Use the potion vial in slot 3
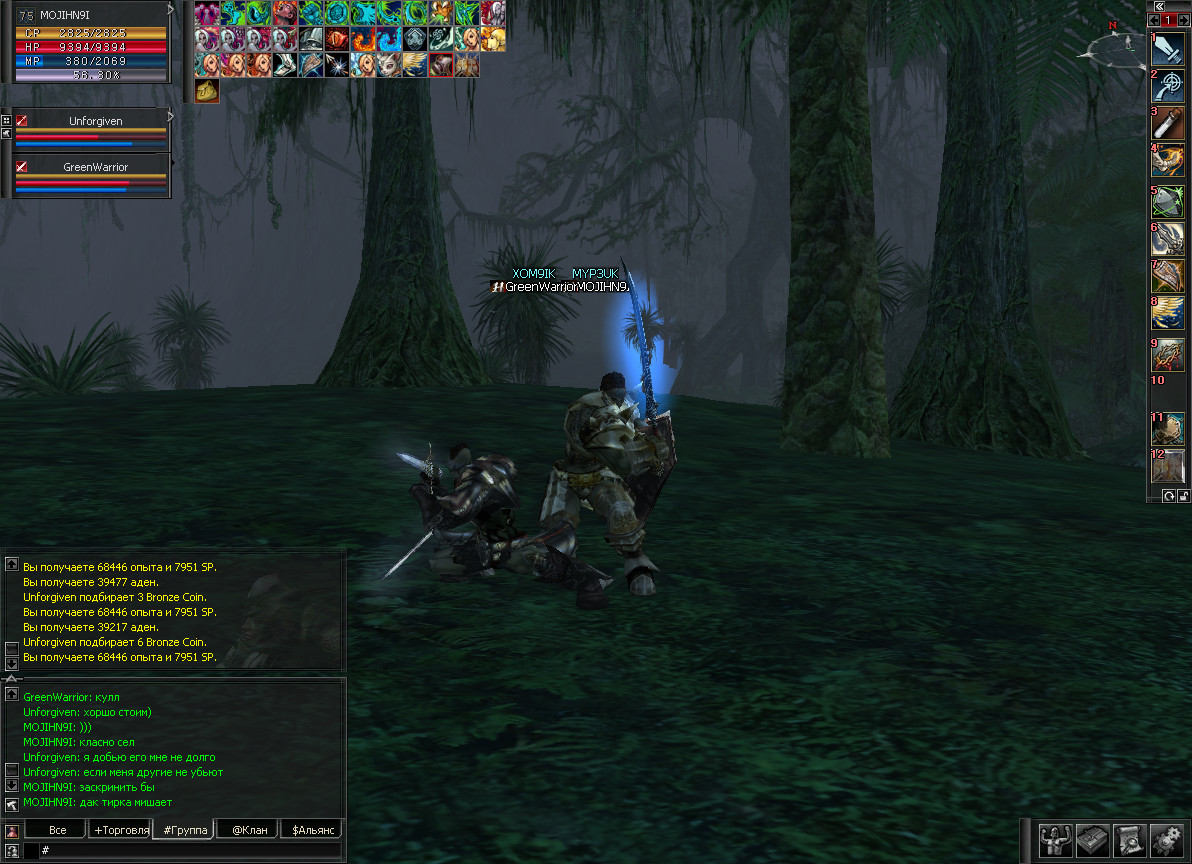Viewport: 1192px width, 864px height. coord(1168,123)
